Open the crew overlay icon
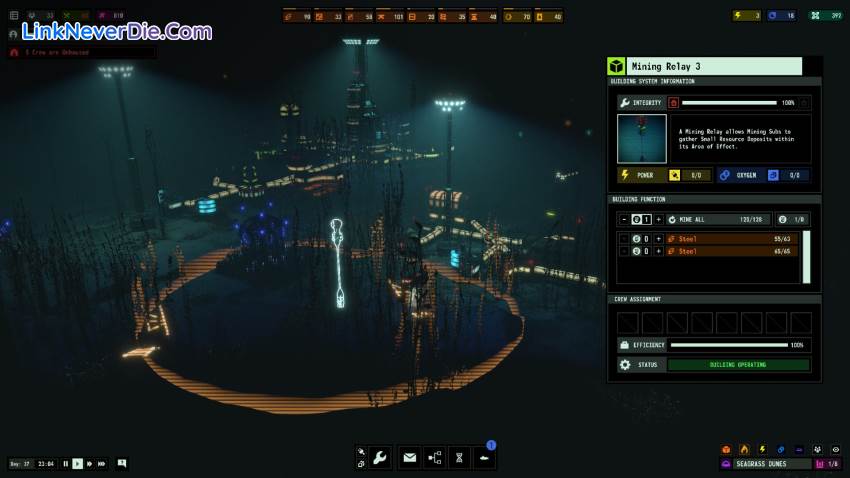Viewport: 850px width, 478px height. pyautogui.click(x=817, y=449)
